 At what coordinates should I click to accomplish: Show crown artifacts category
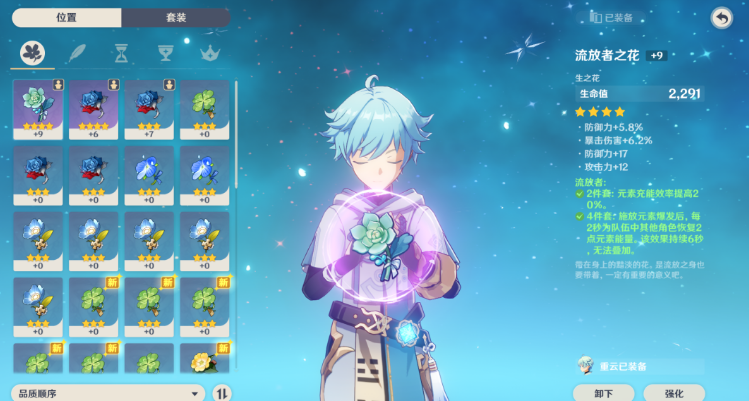(x=209, y=52)
